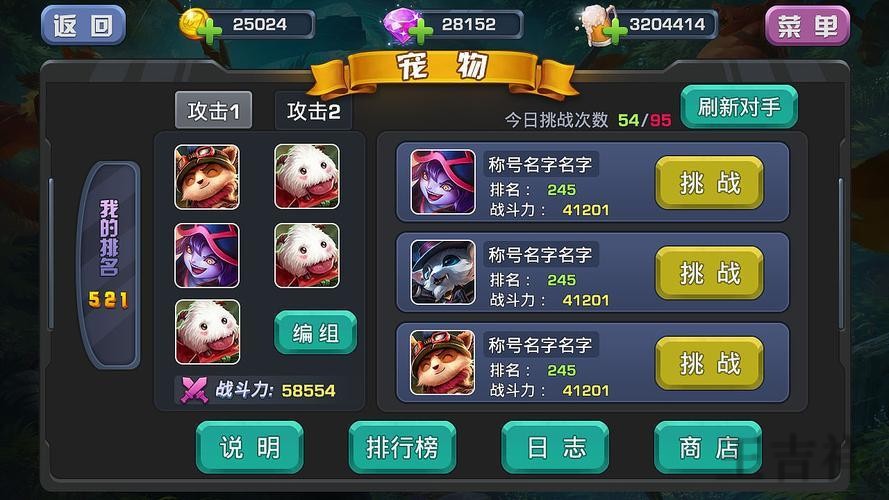The height and width of the screenshot is (500, 889).
Task: Challenge the goggled Teemo opponent
Action: point(709,362)
